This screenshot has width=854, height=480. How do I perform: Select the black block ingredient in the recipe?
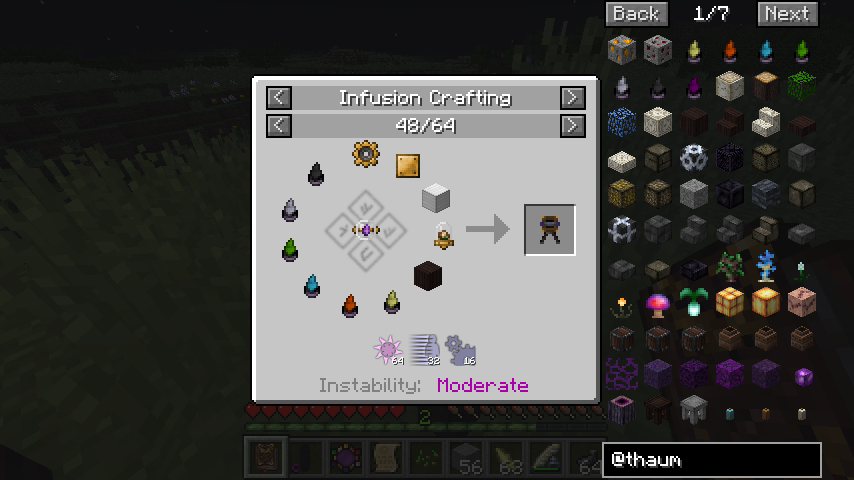tap(428, 275)
